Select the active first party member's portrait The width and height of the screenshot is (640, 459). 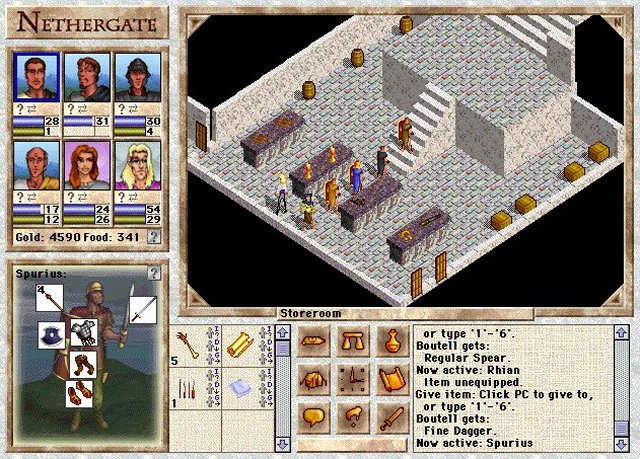click(35, 75)
